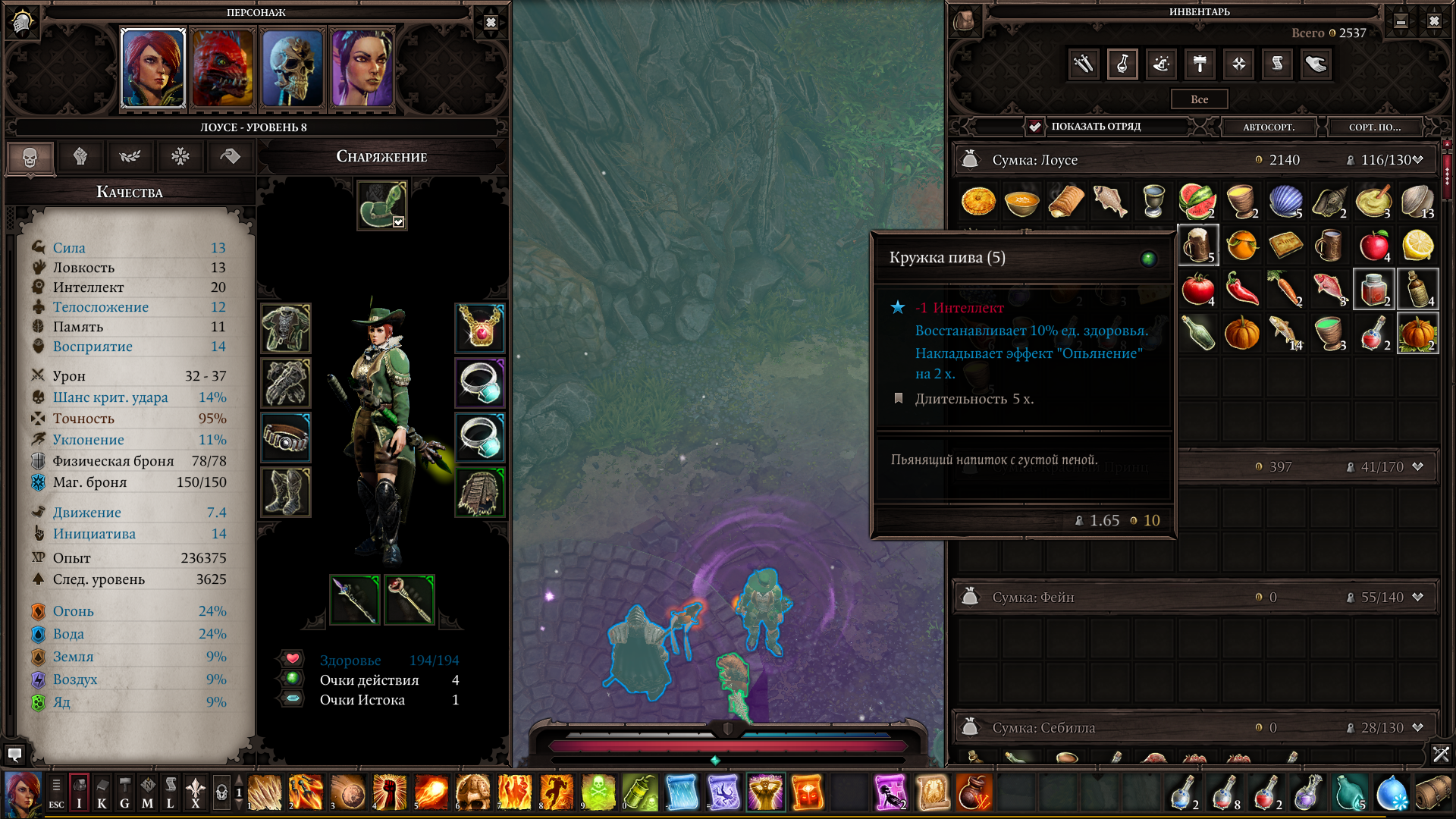Toggle the show party checkbox

tap(1035, 127)
